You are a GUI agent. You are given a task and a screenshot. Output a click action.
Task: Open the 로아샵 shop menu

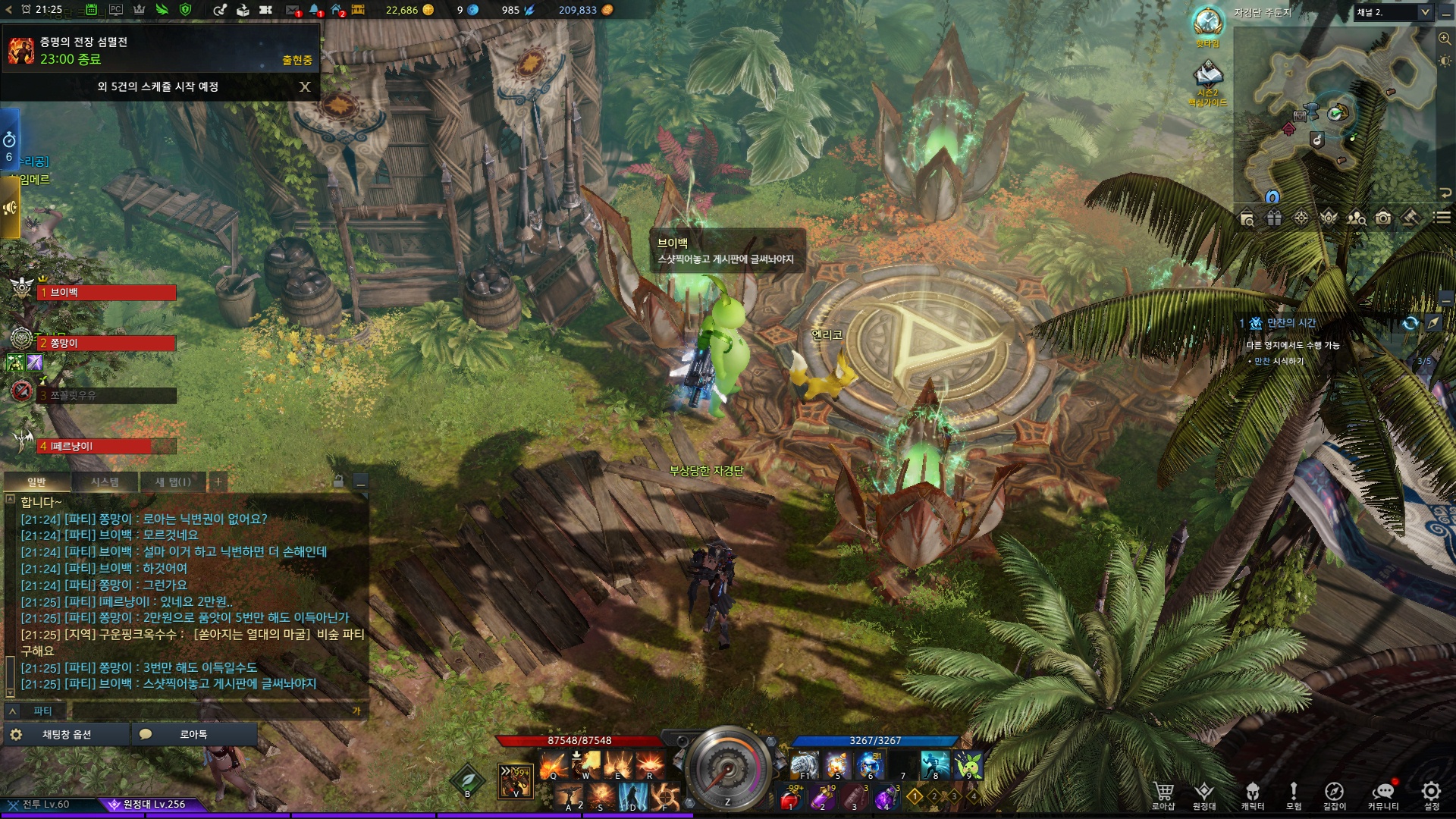(1163, 795)
